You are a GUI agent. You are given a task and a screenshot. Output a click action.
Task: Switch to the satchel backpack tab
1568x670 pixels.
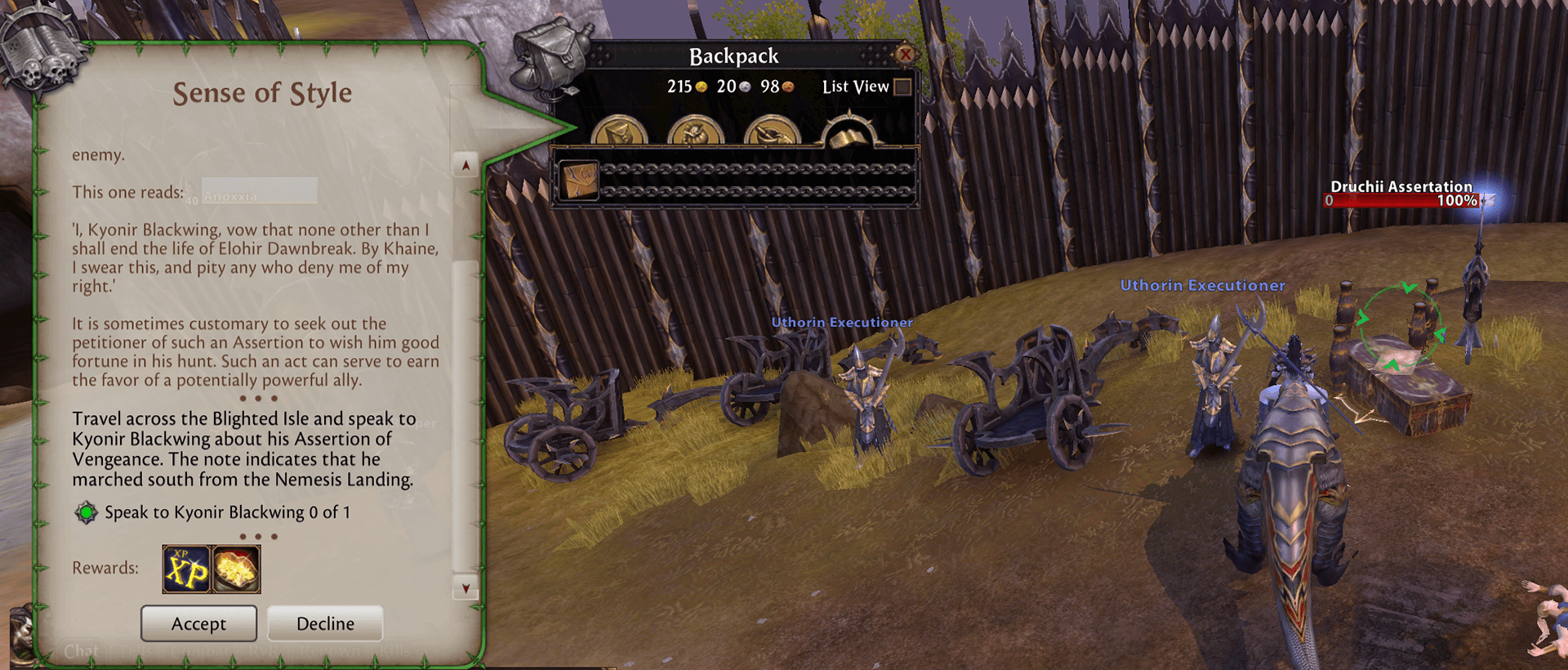tap(619, 132)
